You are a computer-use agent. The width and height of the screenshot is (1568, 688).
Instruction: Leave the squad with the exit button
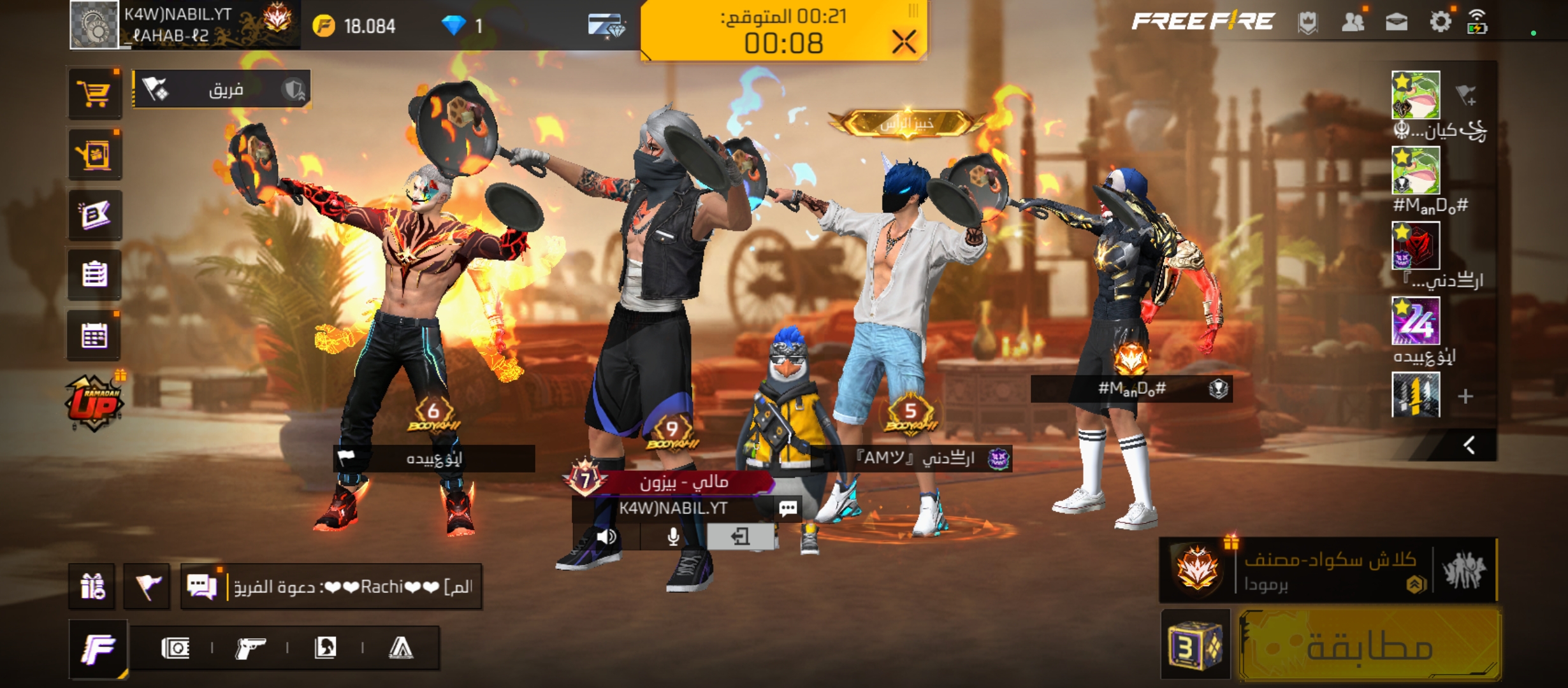(x=740, y=537)
